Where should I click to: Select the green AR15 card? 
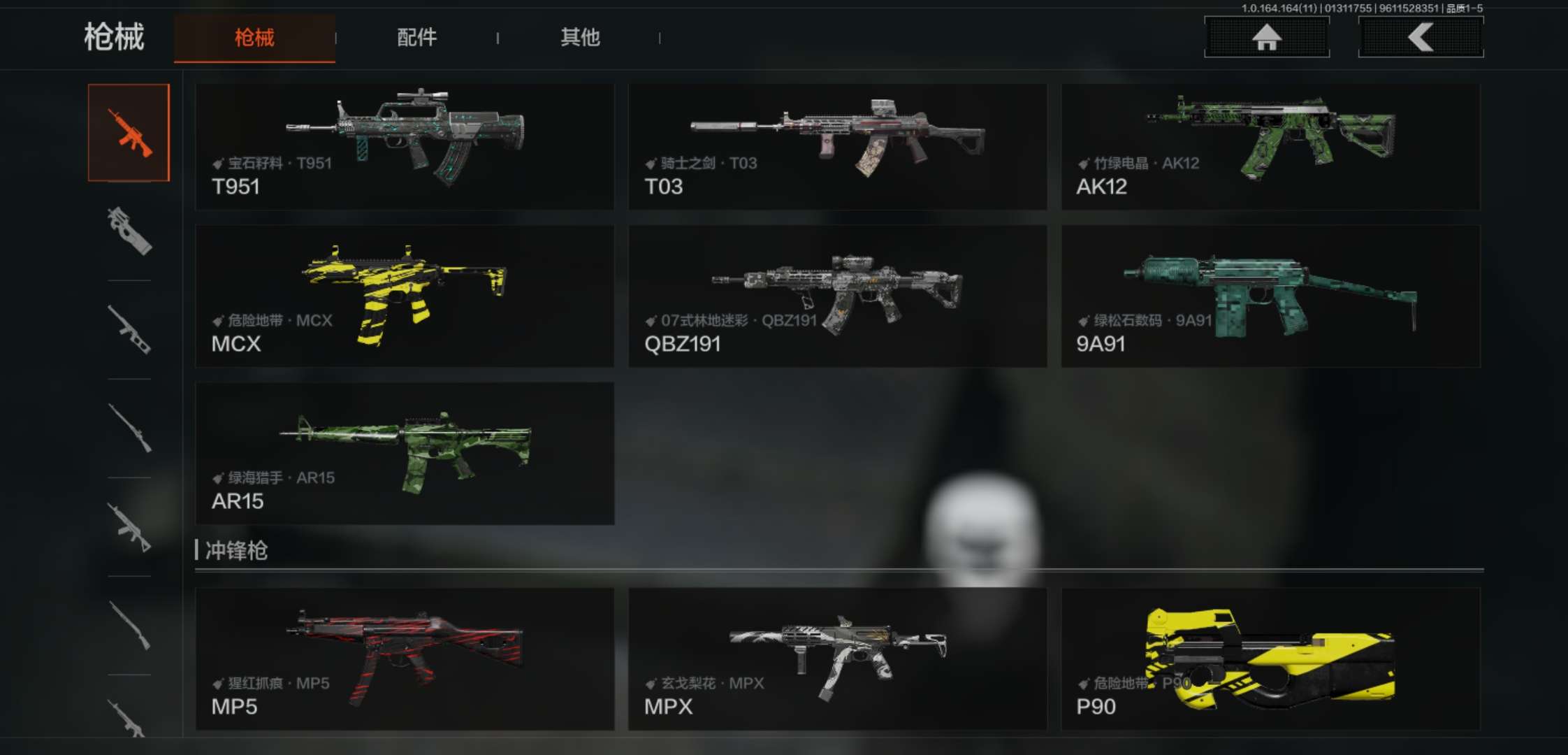[x=405, y=453]
